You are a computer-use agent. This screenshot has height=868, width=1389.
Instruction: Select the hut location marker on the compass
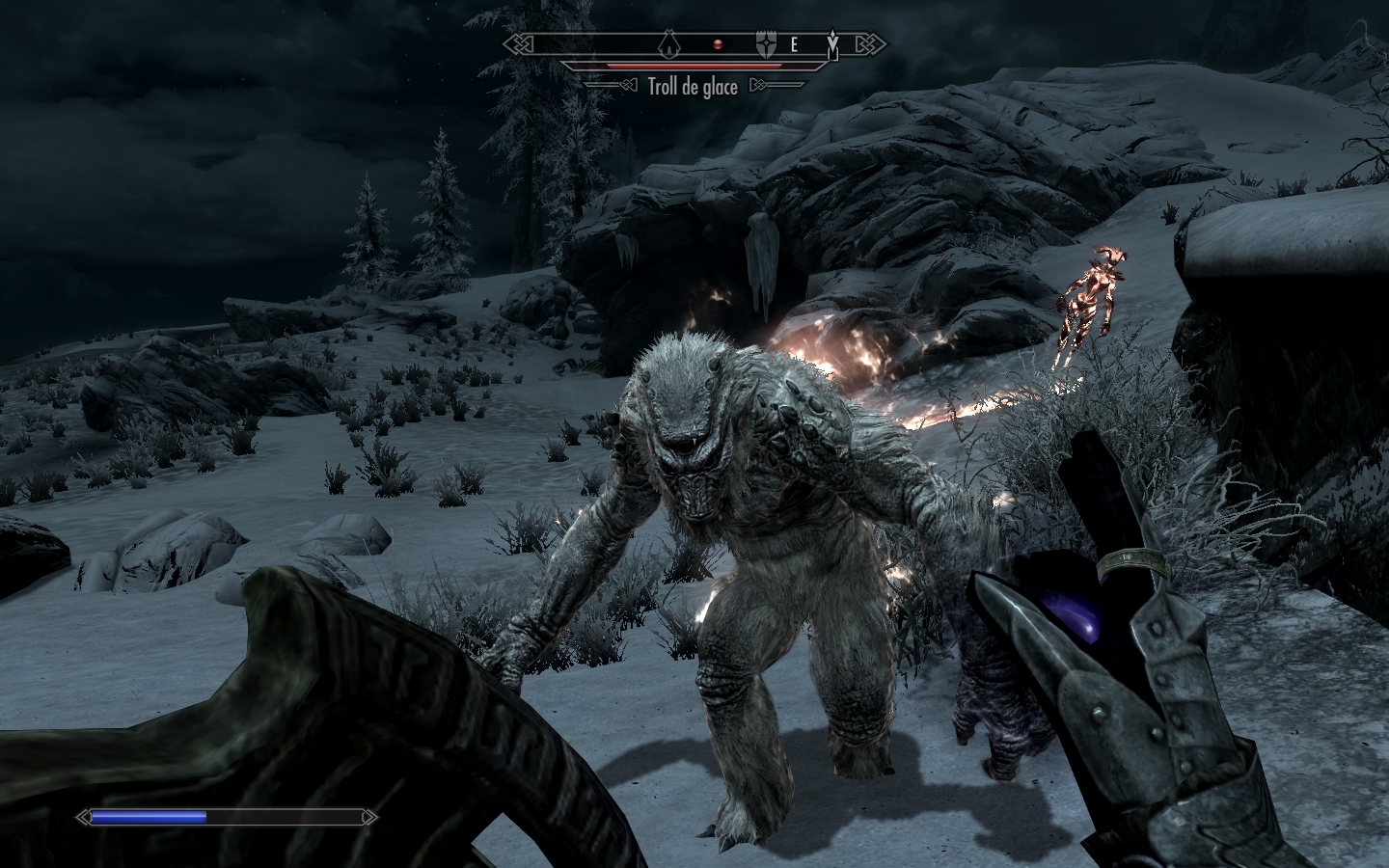(x=670, y=43)
